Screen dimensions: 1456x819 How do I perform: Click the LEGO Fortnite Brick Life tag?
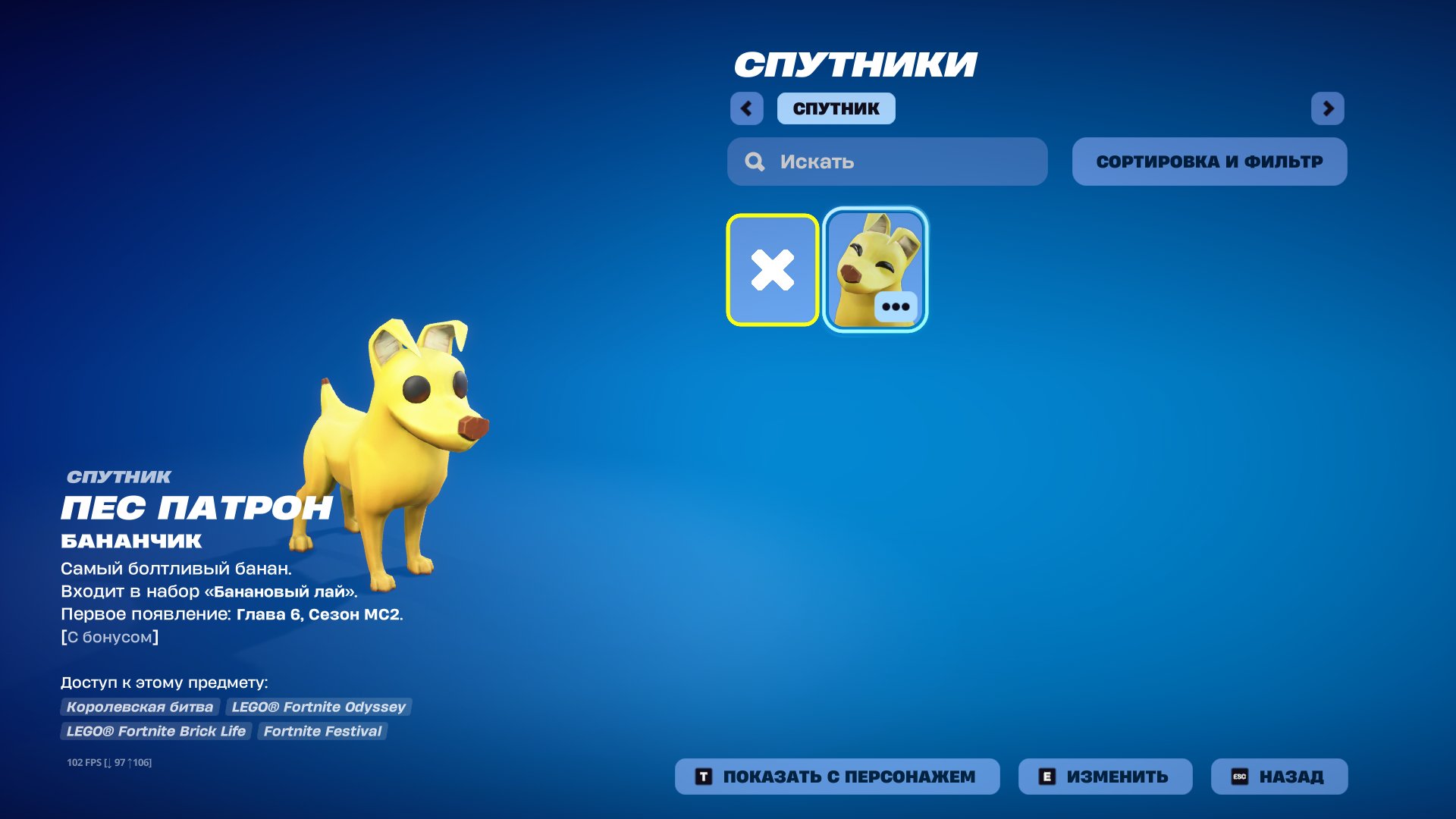coord(155,731)
